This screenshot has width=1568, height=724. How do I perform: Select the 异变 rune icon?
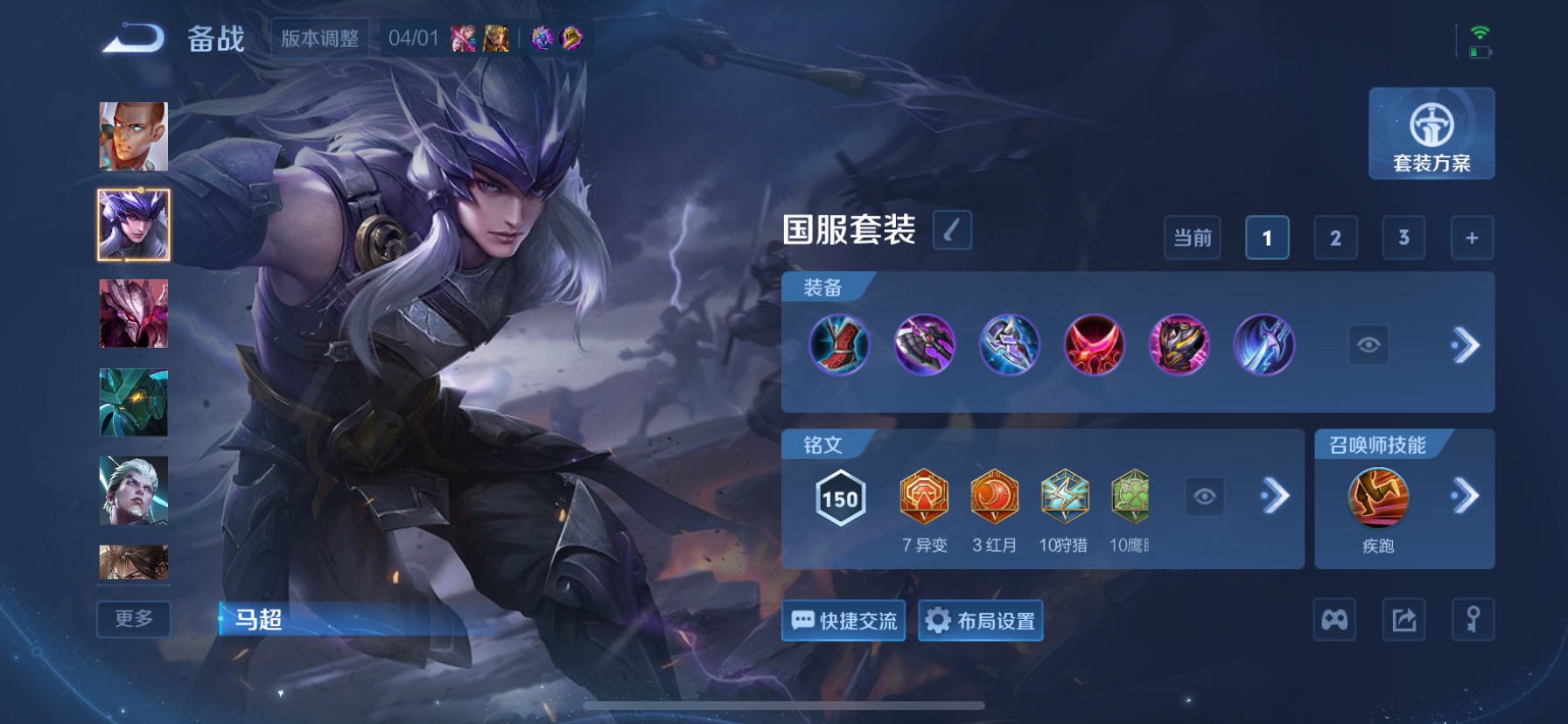coord(924,497)
